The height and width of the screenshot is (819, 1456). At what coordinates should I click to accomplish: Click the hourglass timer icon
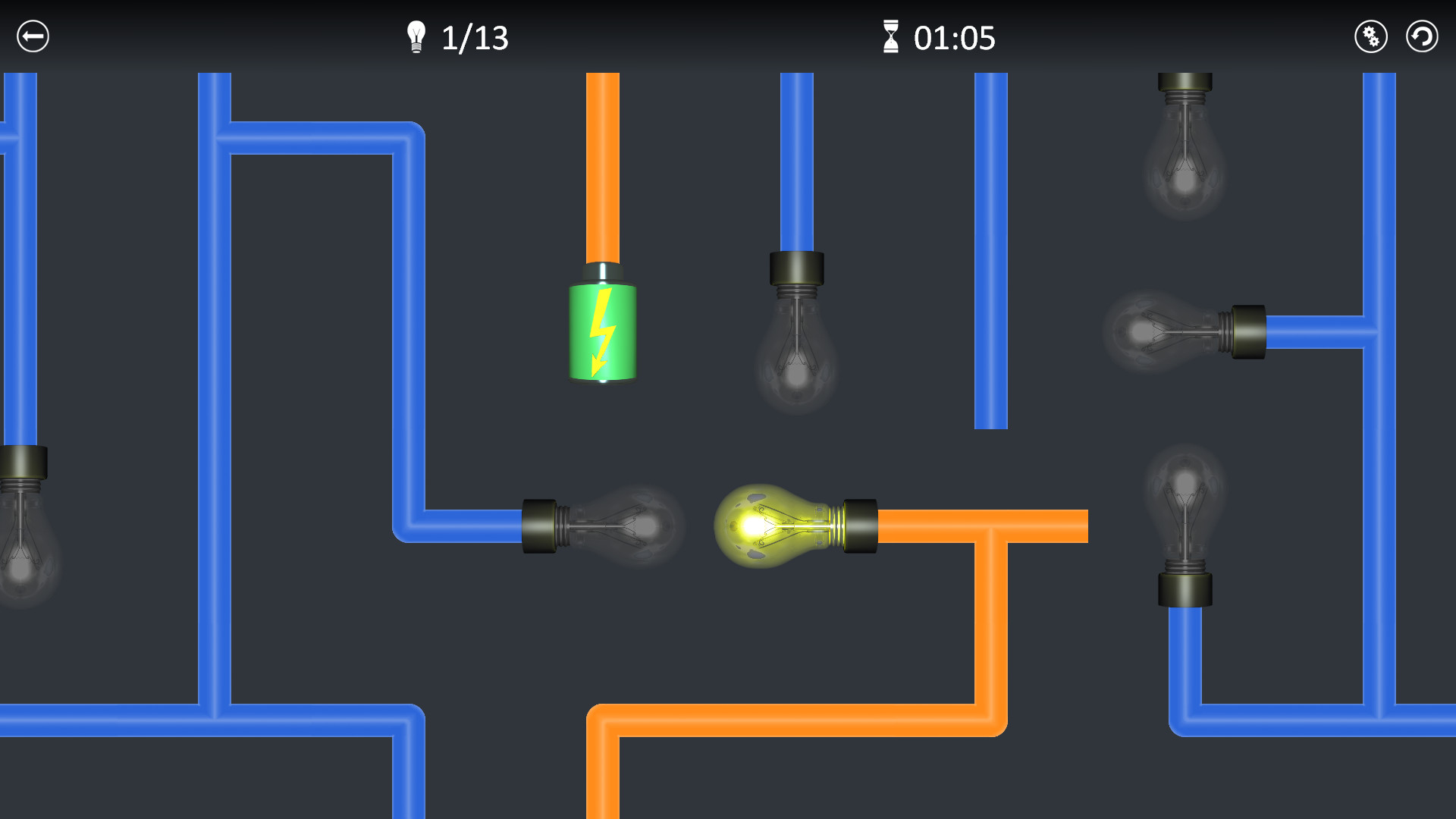tap(892, 36)
